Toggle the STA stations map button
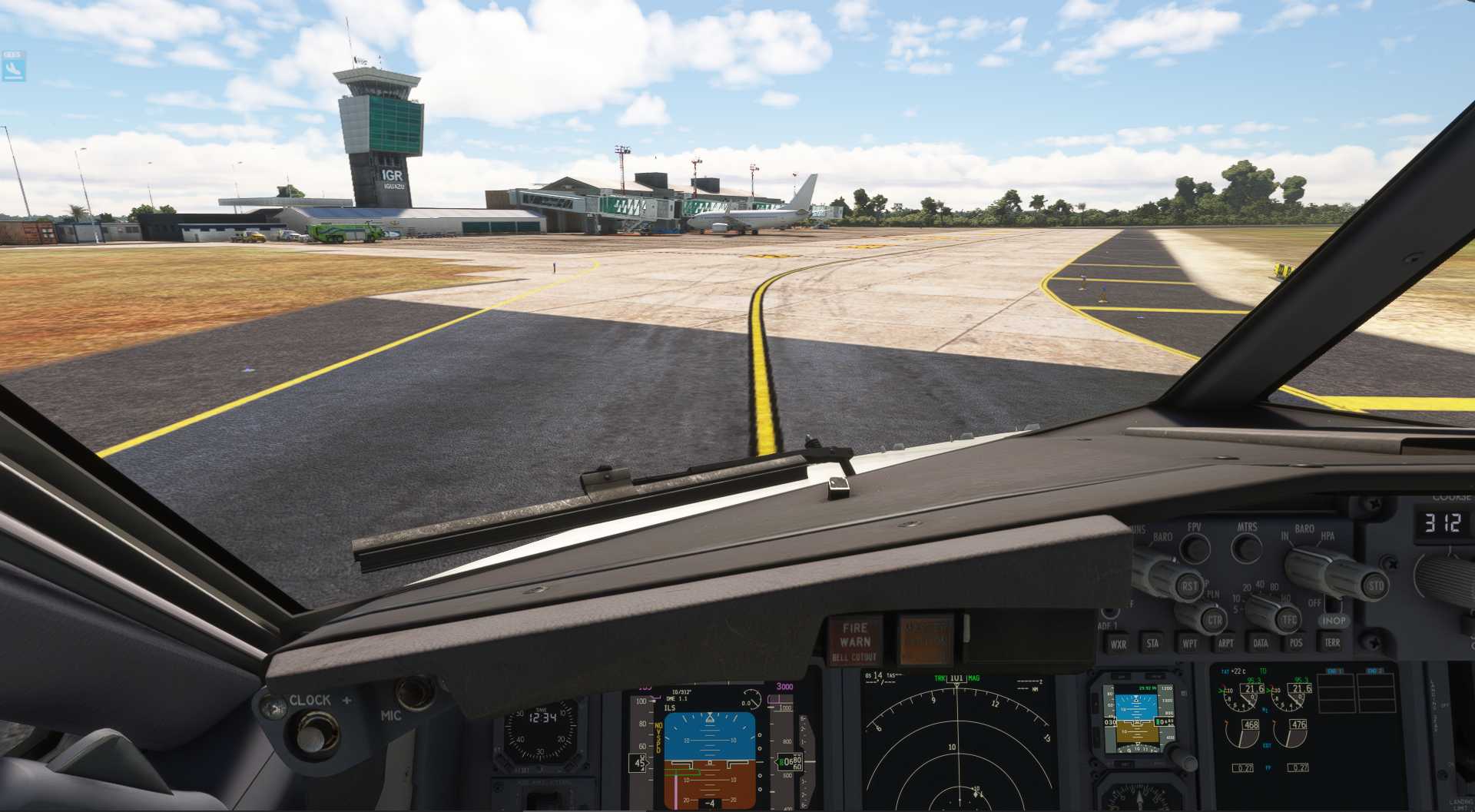1475x812 pixels. 1152,644
